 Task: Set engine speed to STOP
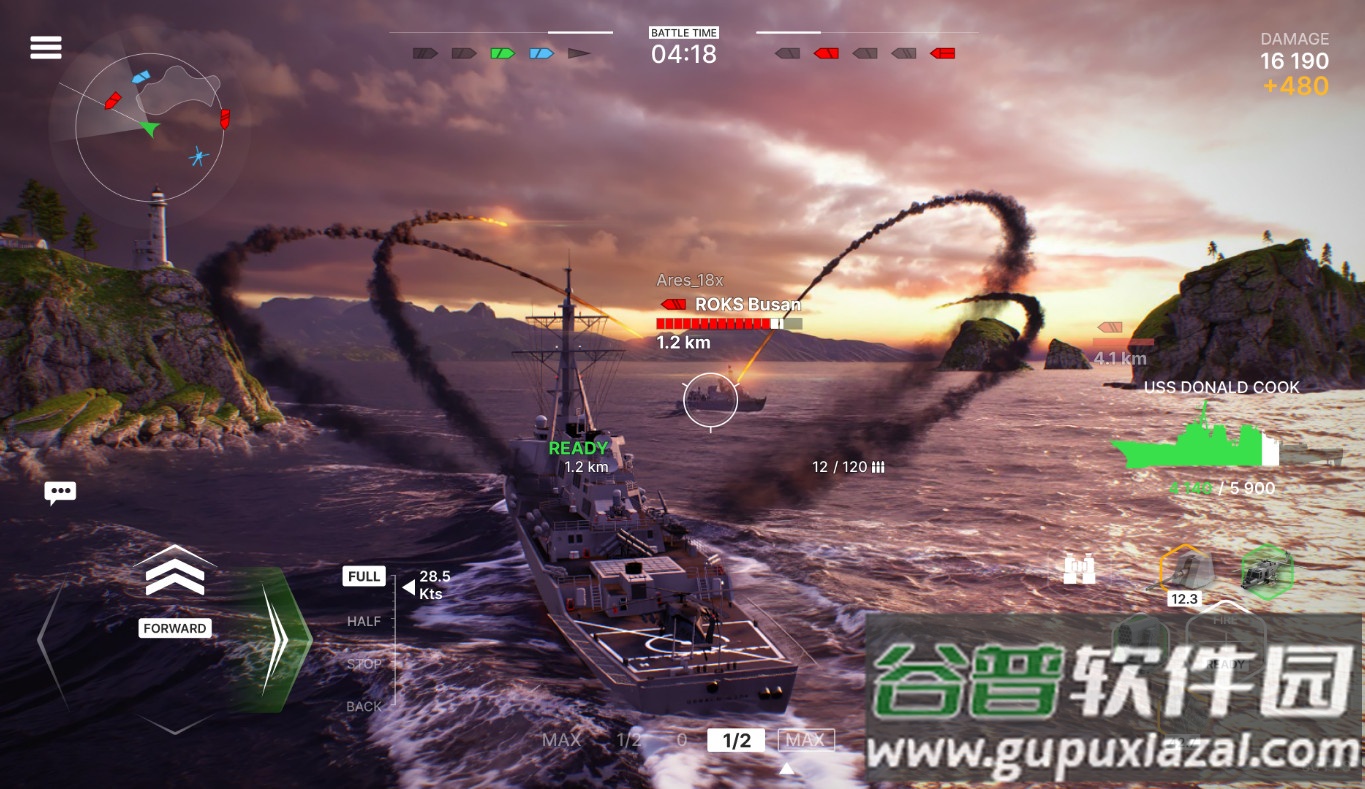pyautogui.click(x=363, y=663)
